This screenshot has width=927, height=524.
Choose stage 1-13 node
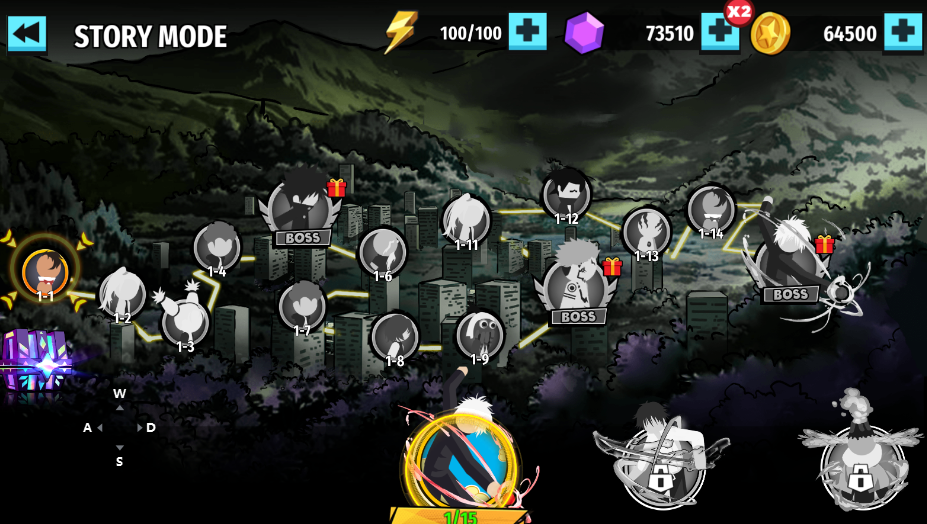tap(646, 232)
